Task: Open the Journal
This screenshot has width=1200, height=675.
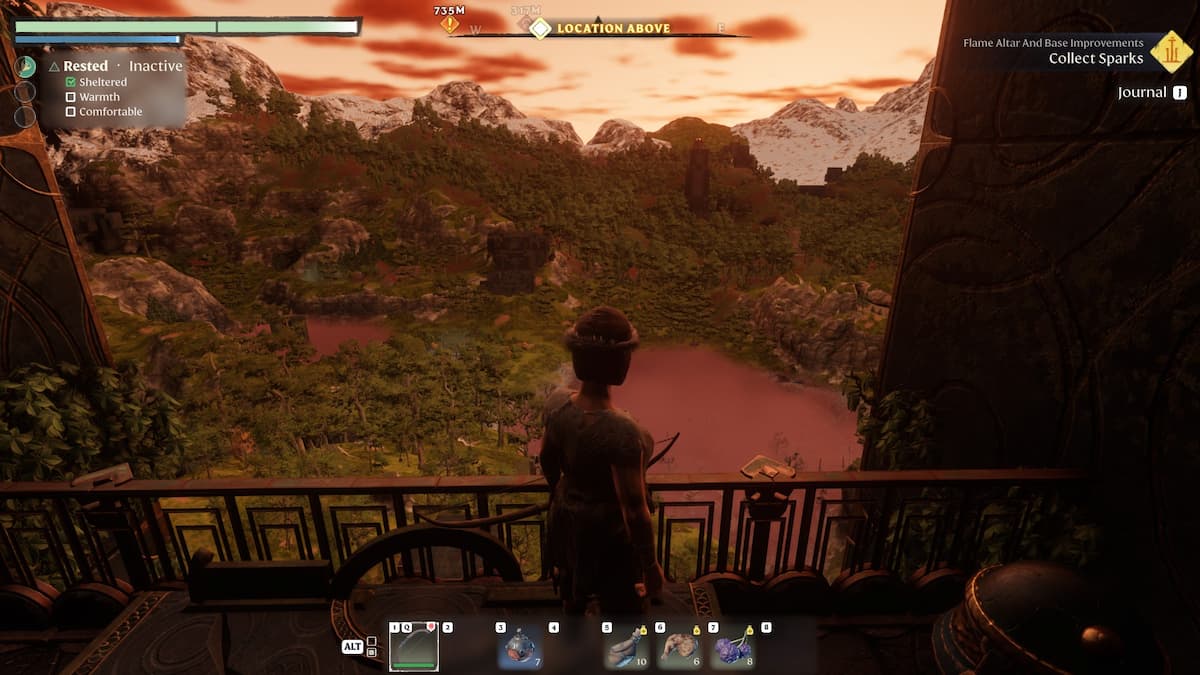Action: pyautogui.click(x=1152, y=92)
